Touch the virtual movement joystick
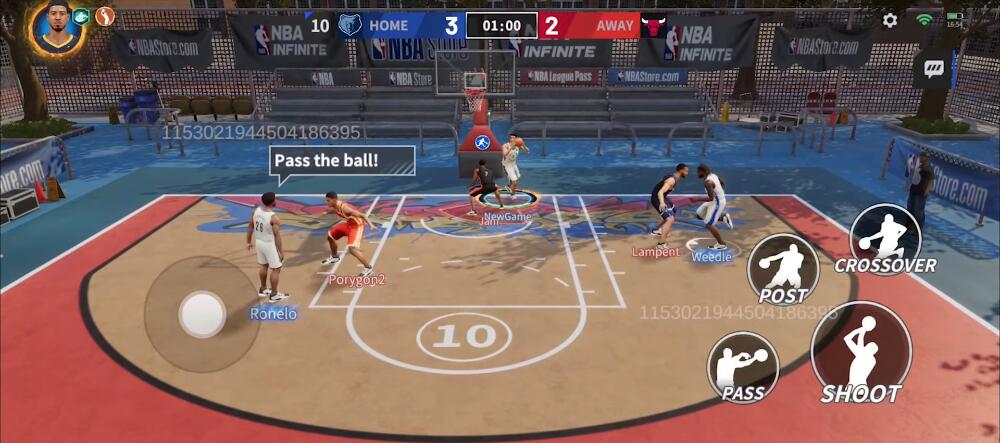Screen dimensions: 1000x443 click(x=201, y=314)
